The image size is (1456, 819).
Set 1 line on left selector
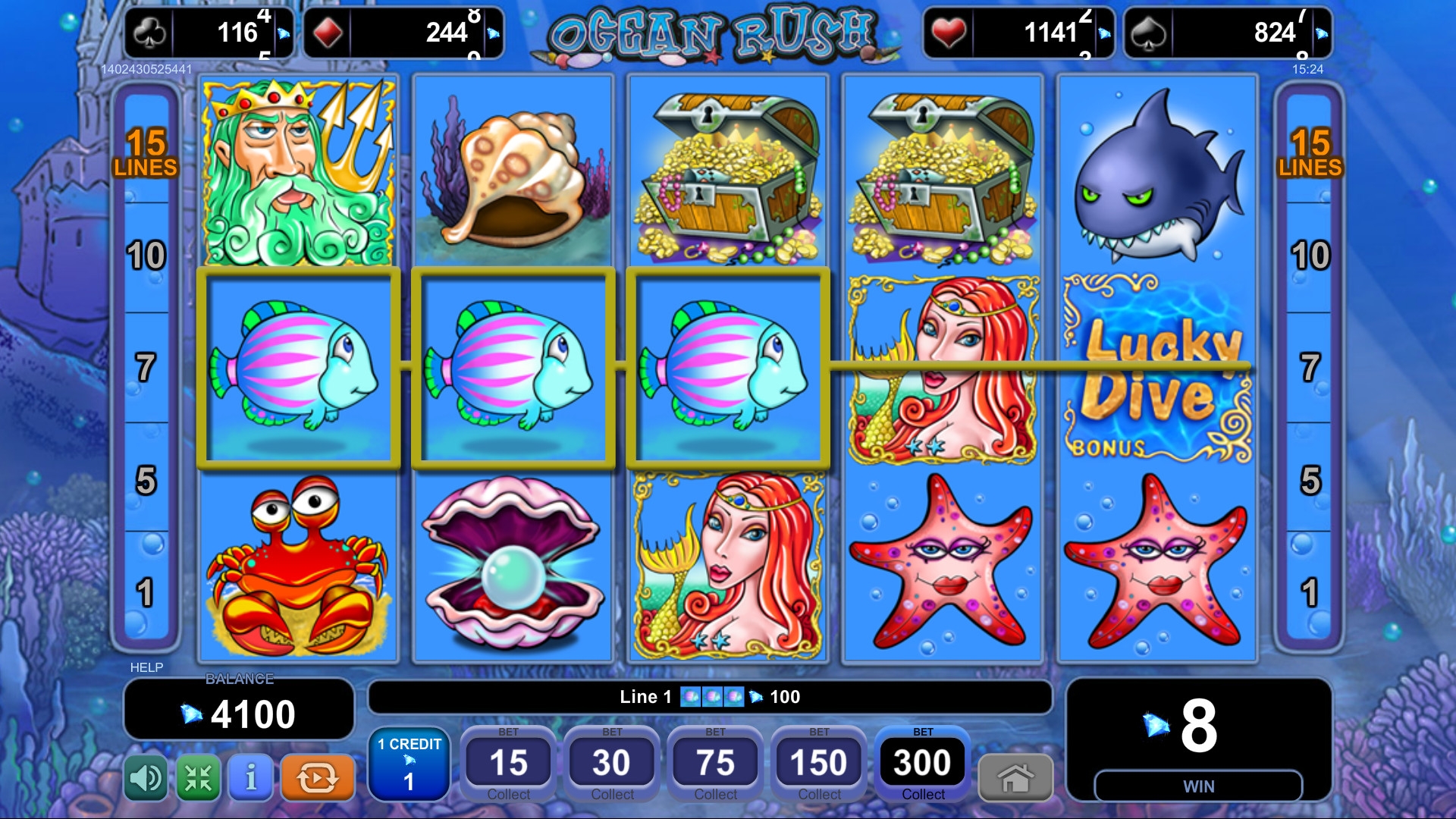click(146, 592)
